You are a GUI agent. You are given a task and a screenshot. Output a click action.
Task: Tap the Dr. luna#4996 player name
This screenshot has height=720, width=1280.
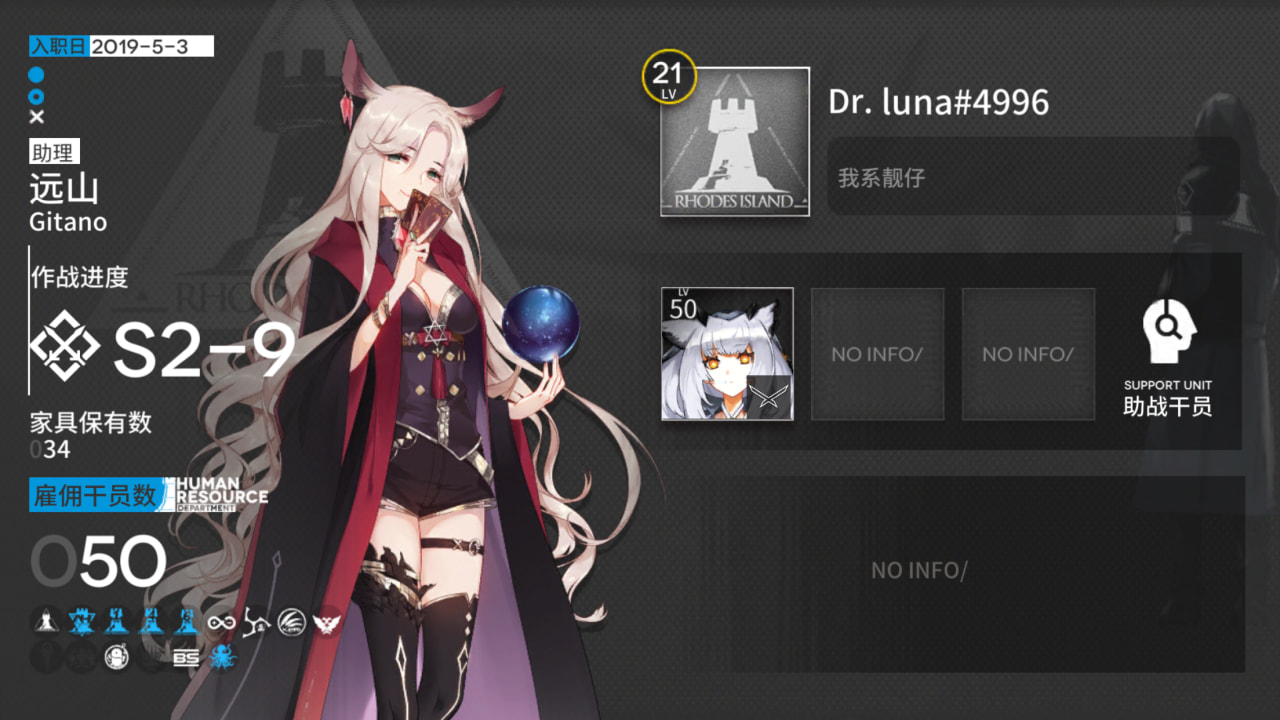pyautogui.click(x=938, y=102)
